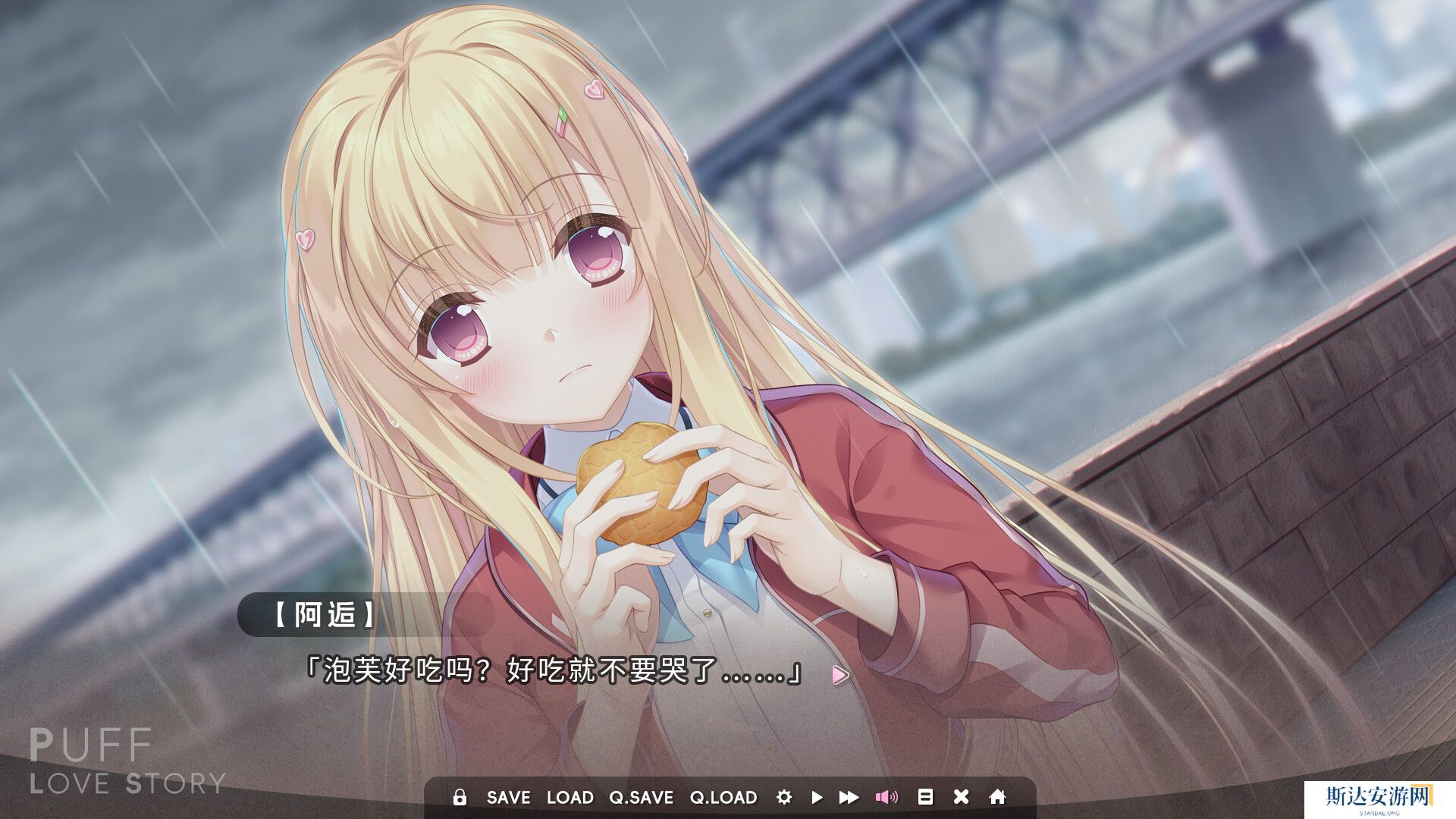Quick save with Q.SAVE
Screen dimensions: 1456x819
click(x=641, y=797)
